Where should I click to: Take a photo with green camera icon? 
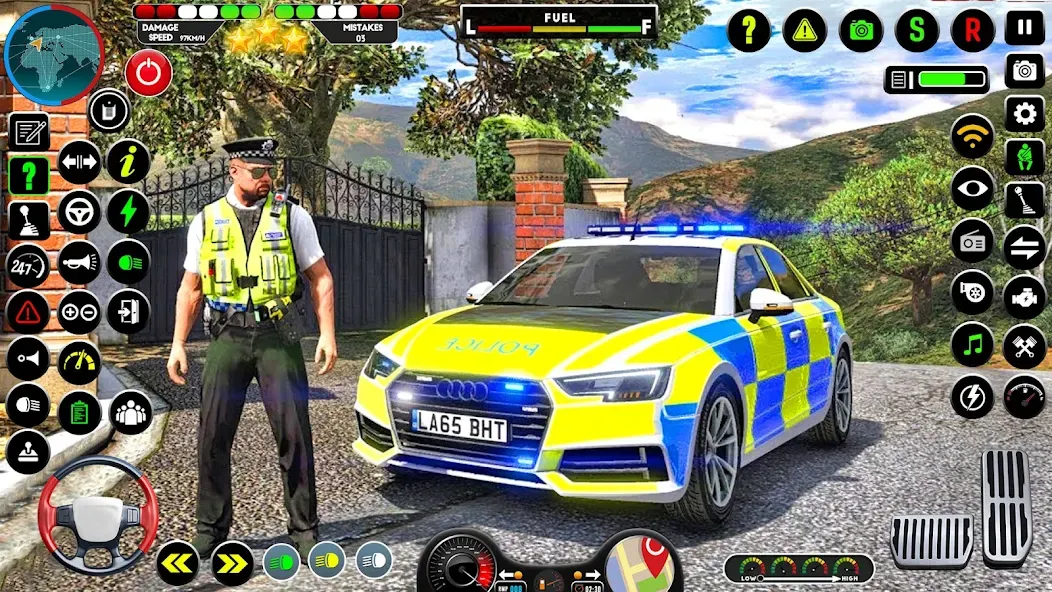click(861, 30)
